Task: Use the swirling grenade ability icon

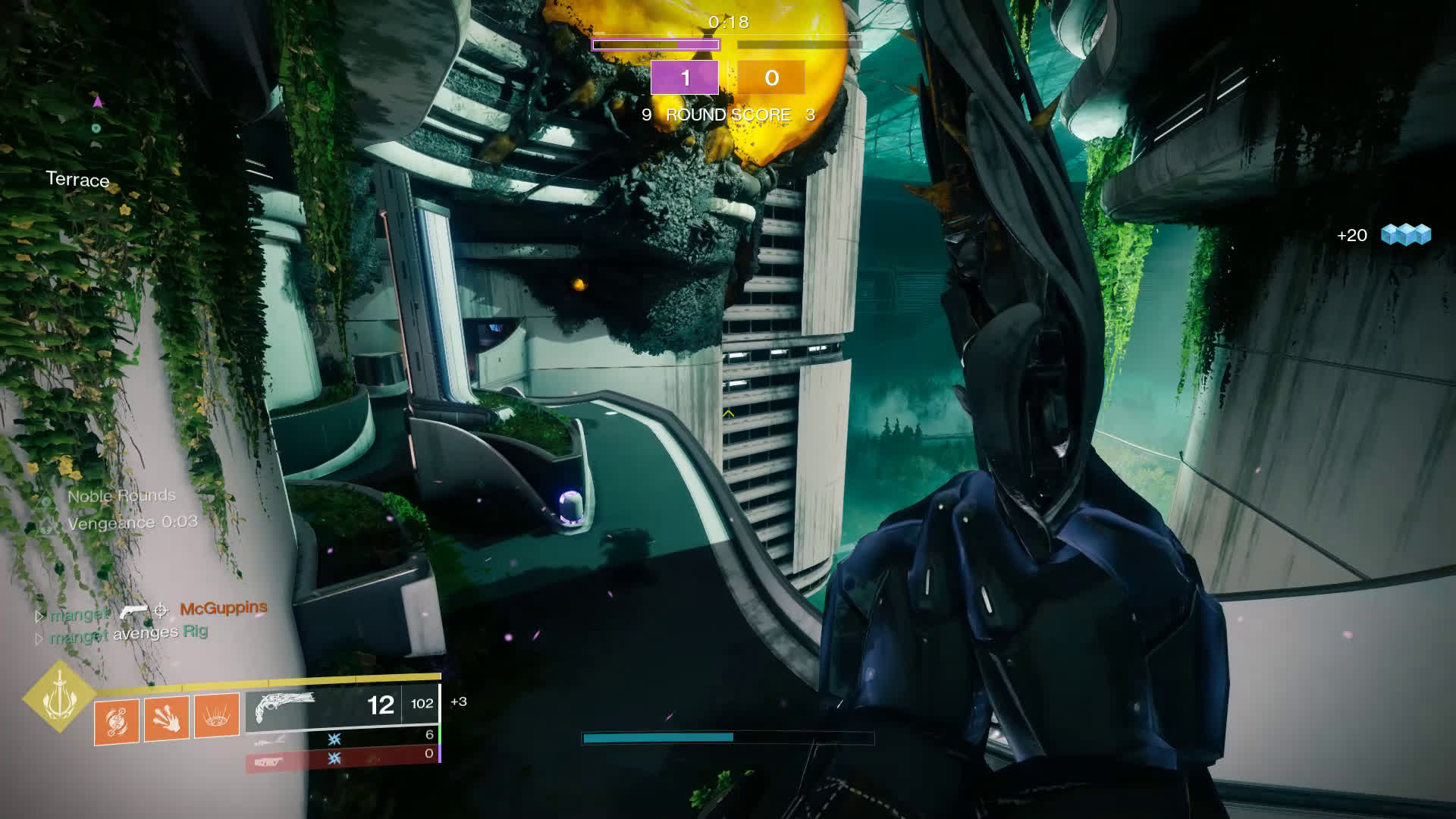Action: coord(117,720)
